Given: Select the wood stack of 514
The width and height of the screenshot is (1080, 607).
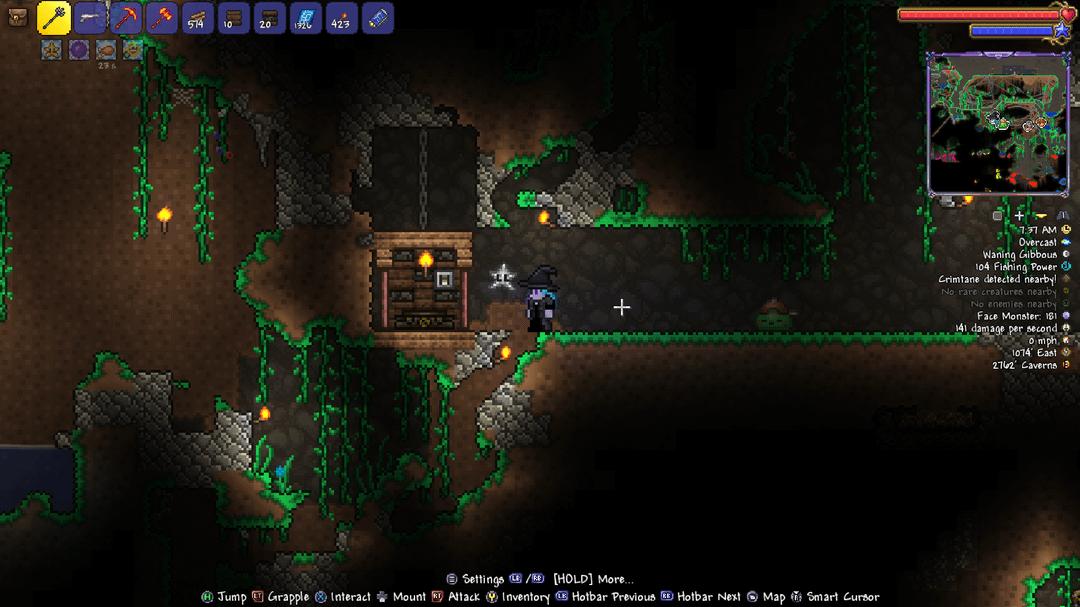Looking at the screenshot, I should tap(198, 18).
